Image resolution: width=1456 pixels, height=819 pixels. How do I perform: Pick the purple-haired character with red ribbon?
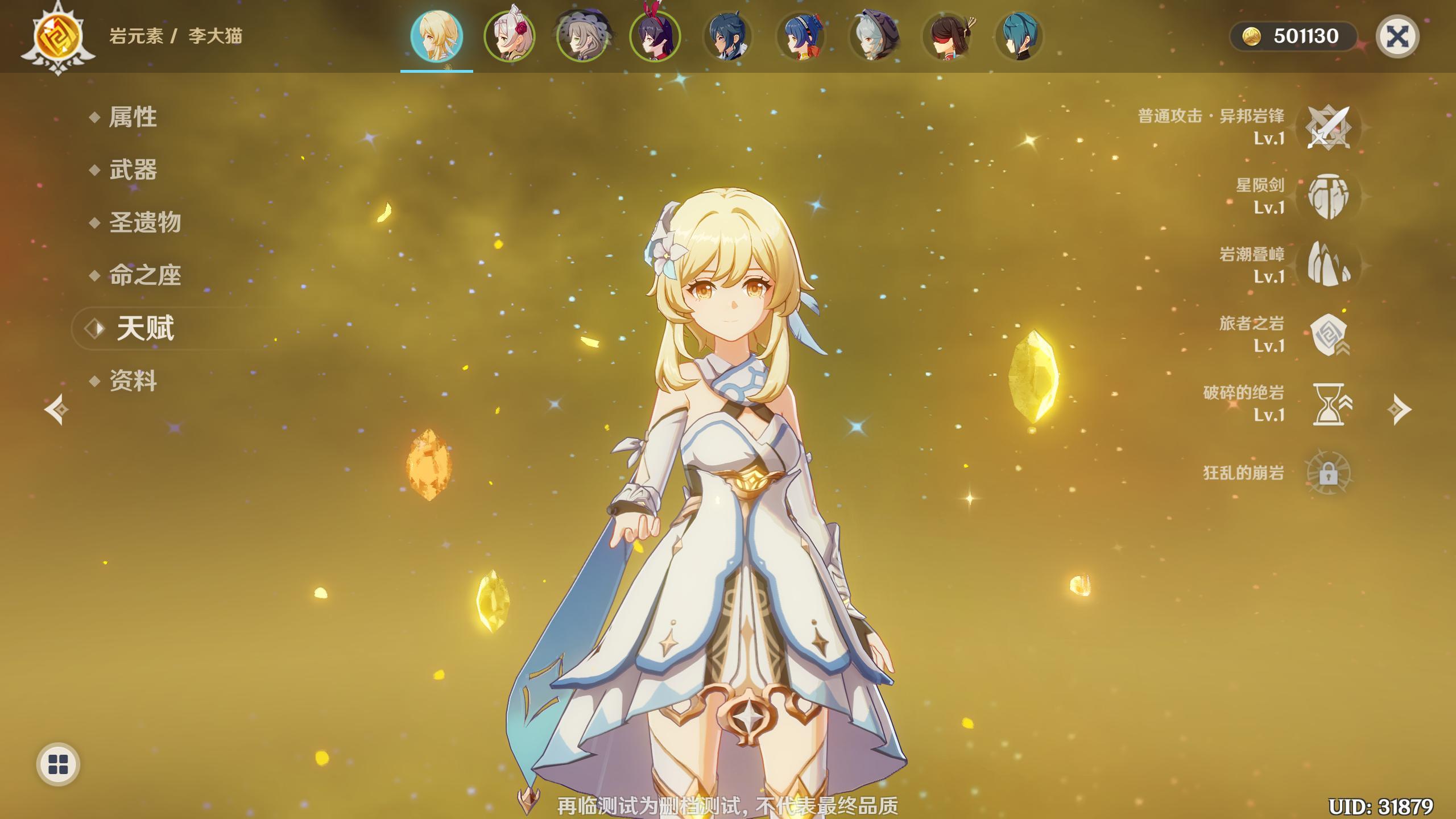tap(655, 36)
